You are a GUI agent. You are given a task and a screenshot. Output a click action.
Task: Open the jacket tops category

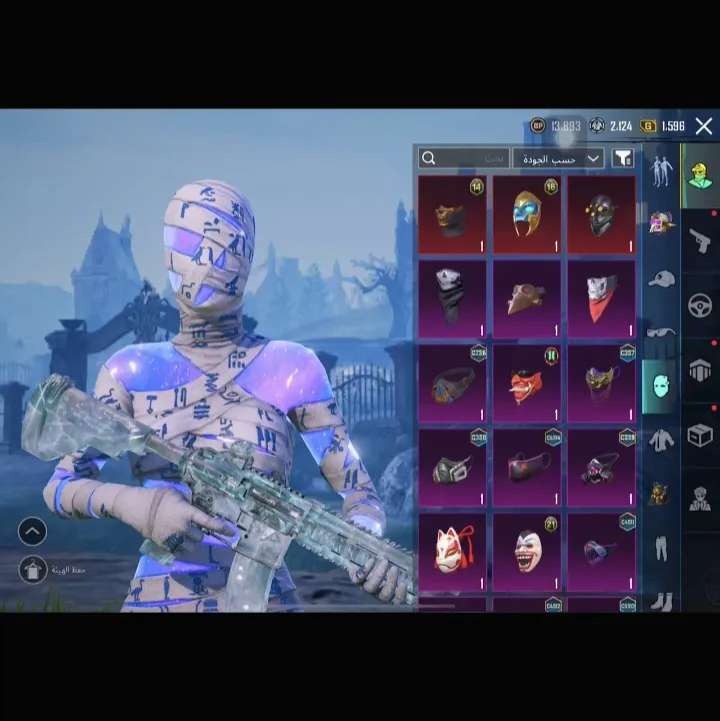tap(661, 440)
